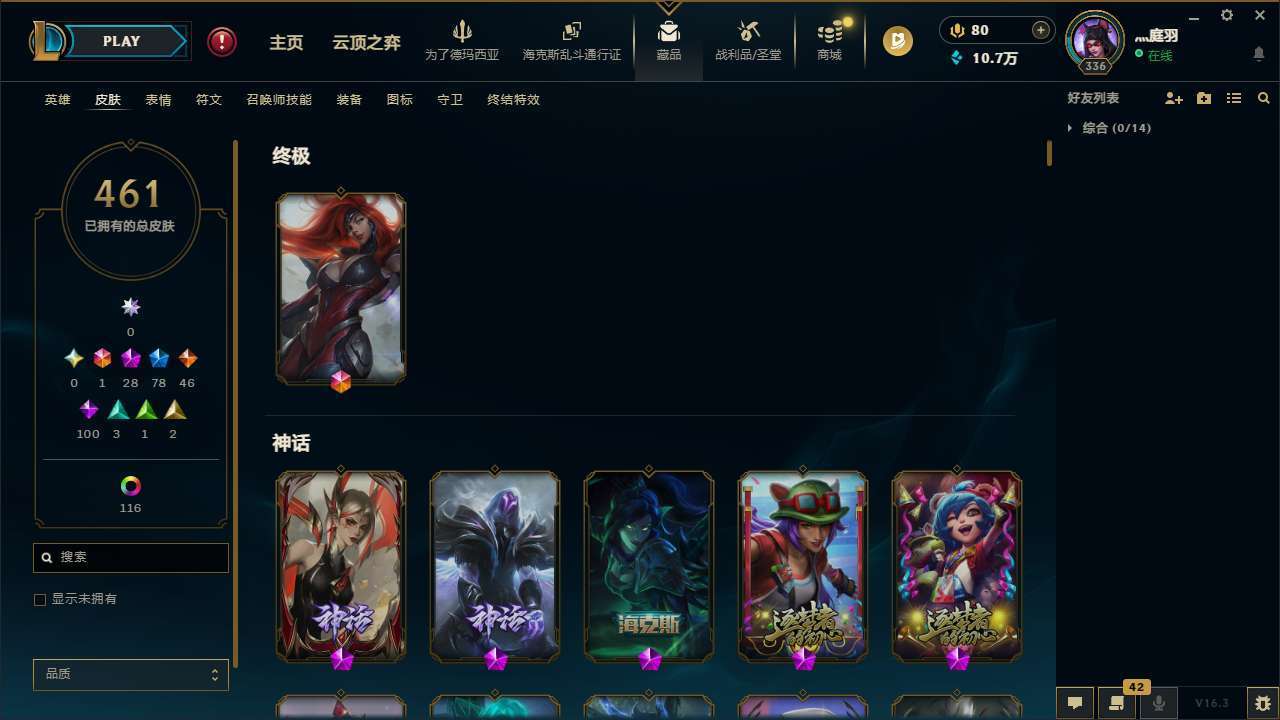Click the chat bubble icon in bottom right
The width and height of the screenshot is (1280, 720).
pyautogui.click(x=1074, y=701)
